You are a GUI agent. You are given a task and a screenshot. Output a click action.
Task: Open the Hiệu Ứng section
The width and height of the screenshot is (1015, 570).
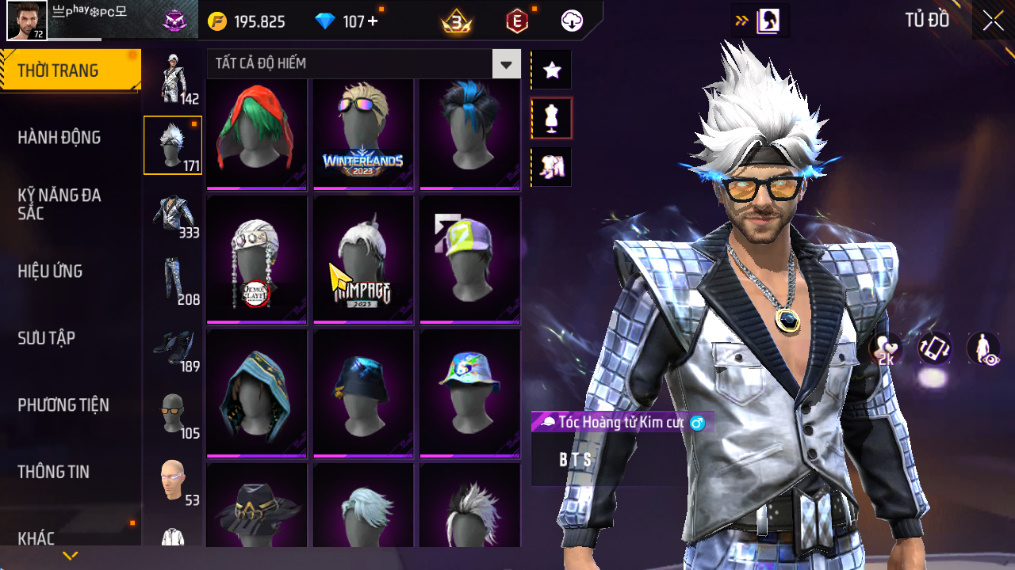[50, 272]
